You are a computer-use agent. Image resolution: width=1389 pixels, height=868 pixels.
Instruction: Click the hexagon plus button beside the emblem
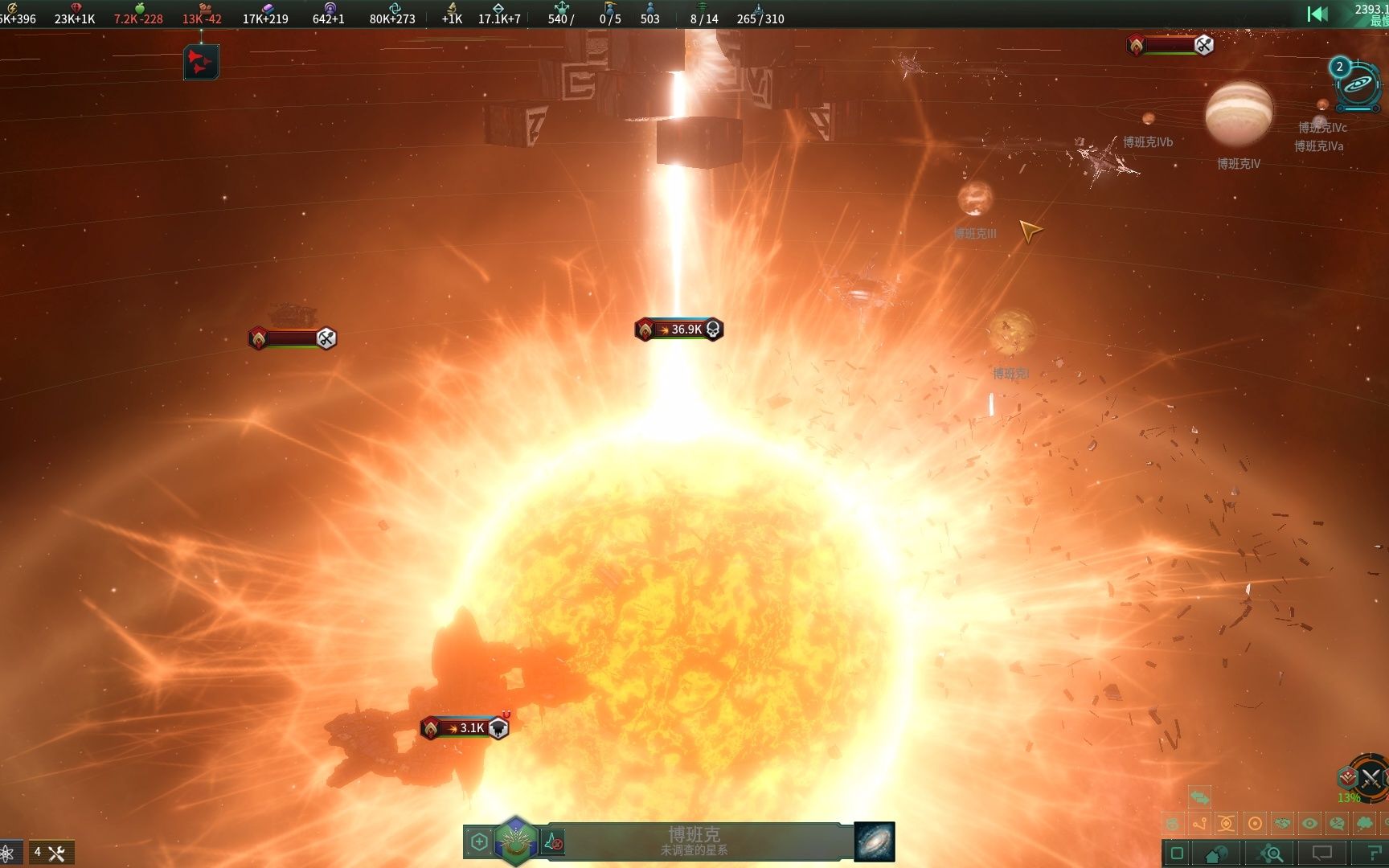pyautogui.click(x=479, y=841)
